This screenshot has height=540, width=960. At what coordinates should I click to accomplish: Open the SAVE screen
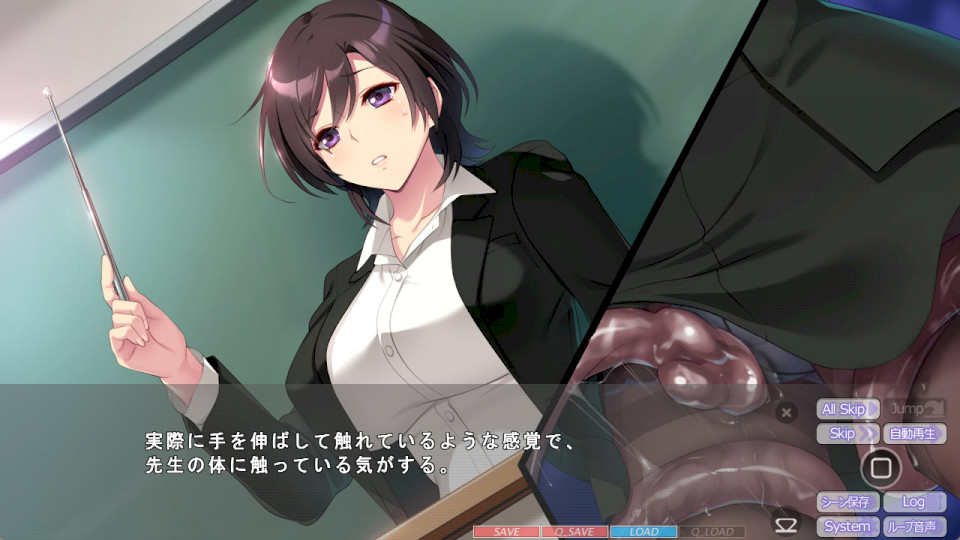pyautogui.click(x=506, y=532)
